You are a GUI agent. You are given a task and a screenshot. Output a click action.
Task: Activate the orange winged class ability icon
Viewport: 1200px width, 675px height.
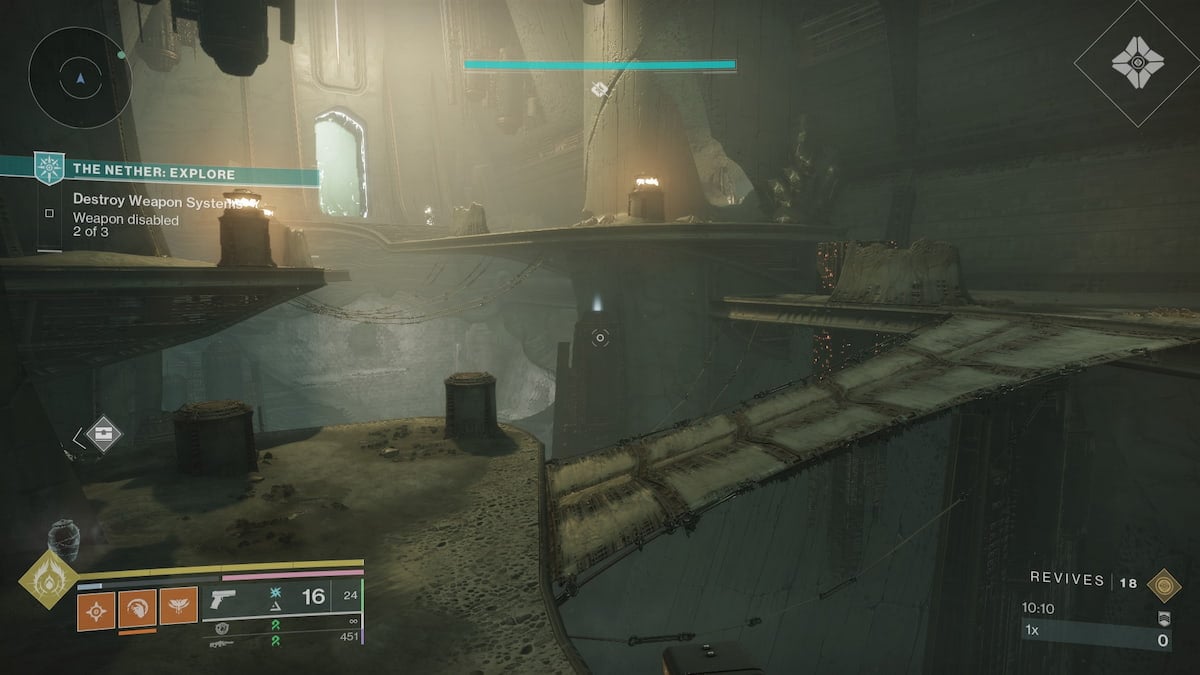click(178, 606)
